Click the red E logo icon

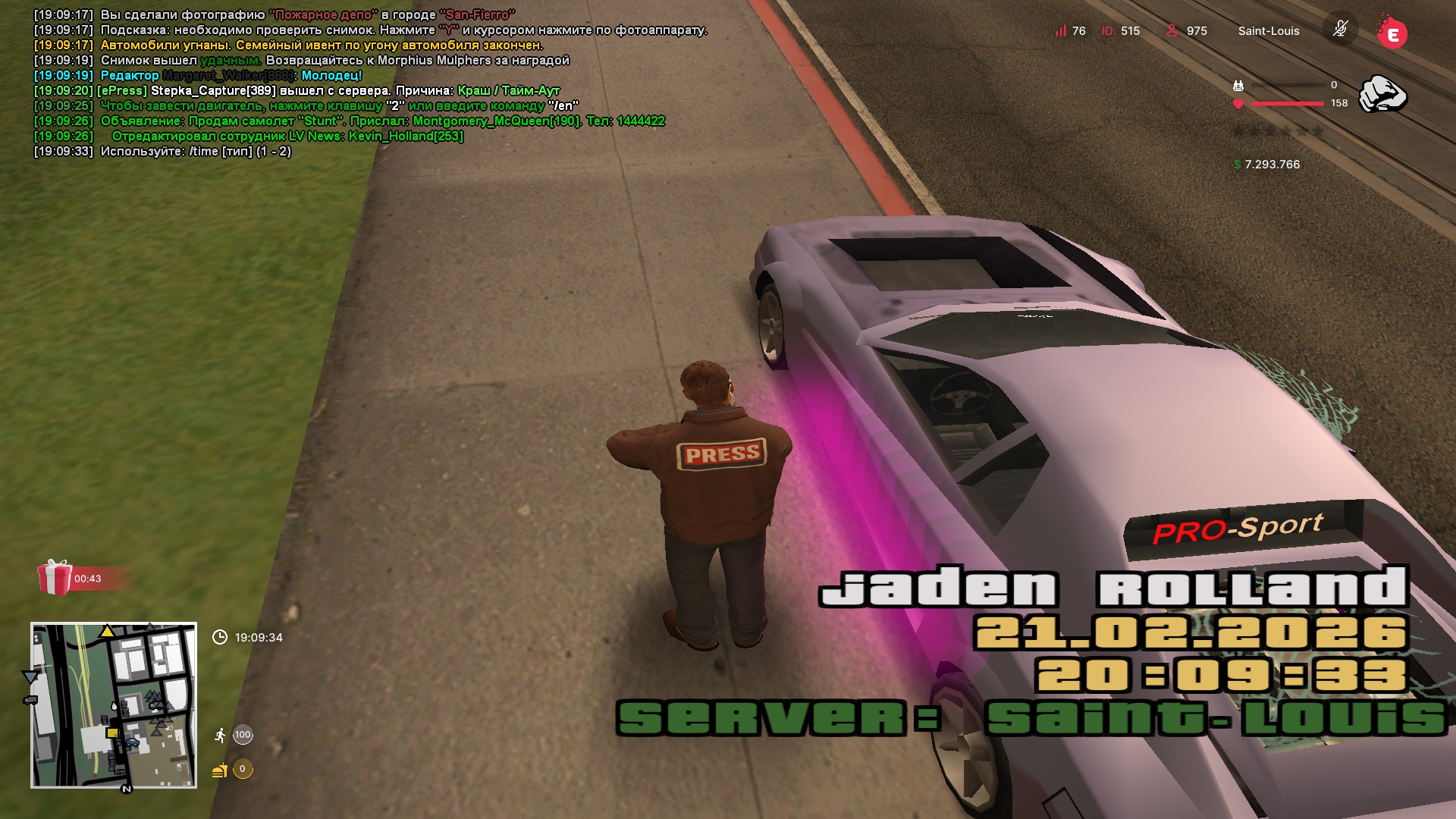[1392, 33]
